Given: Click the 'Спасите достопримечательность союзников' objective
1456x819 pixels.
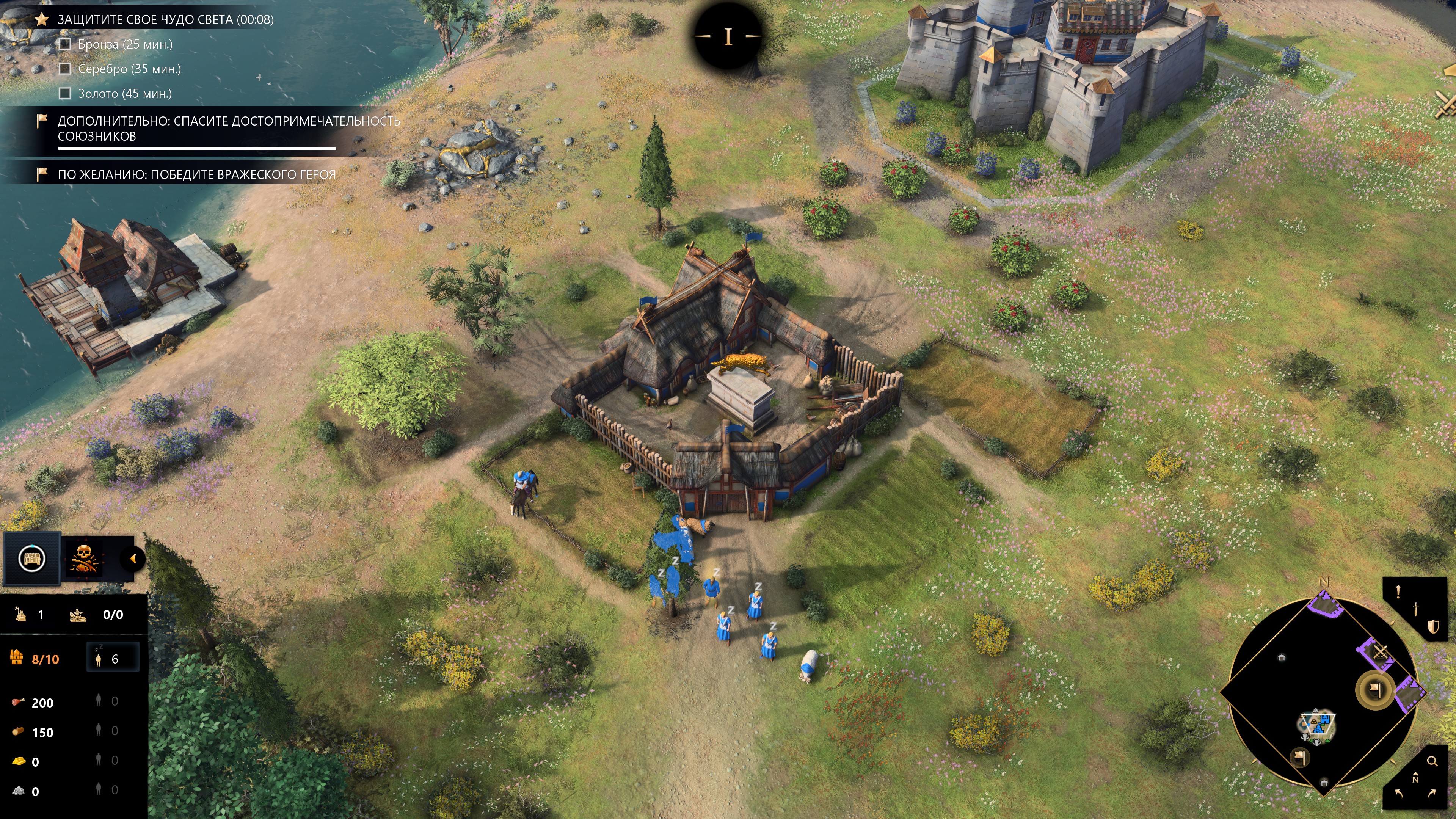Looking at the screenshot, I should tap(228, 128).
